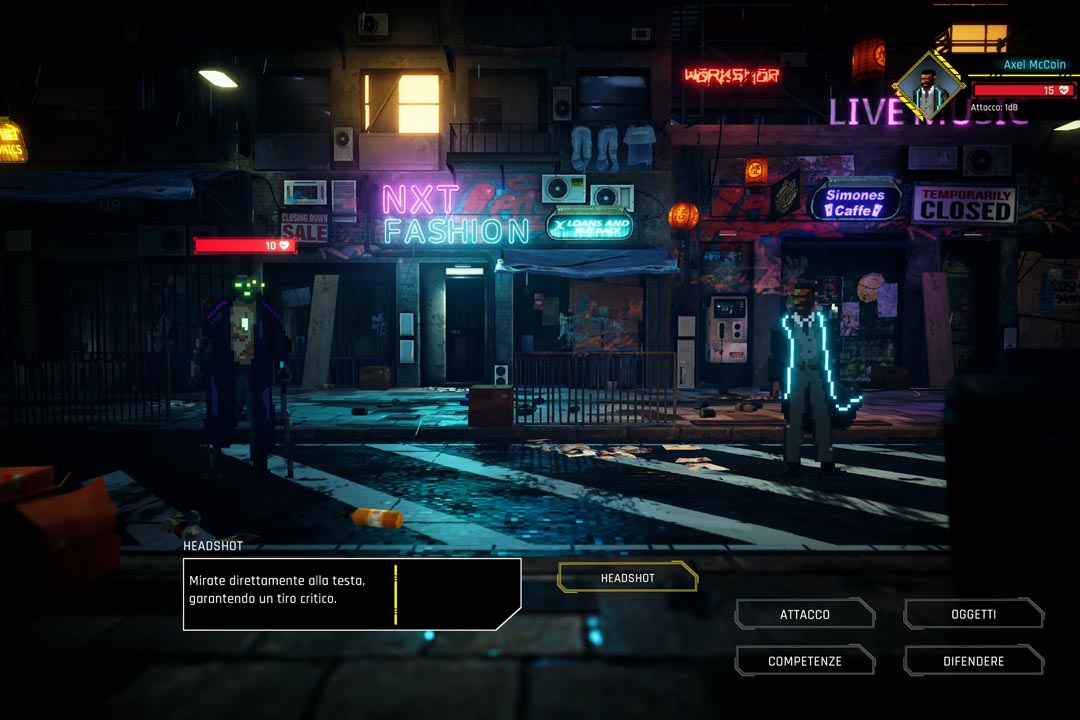This screenshot has height=720, width=1080.
Task: Open the Oggetti items menu
Action: pyautogui.click(x=973, y=614)
